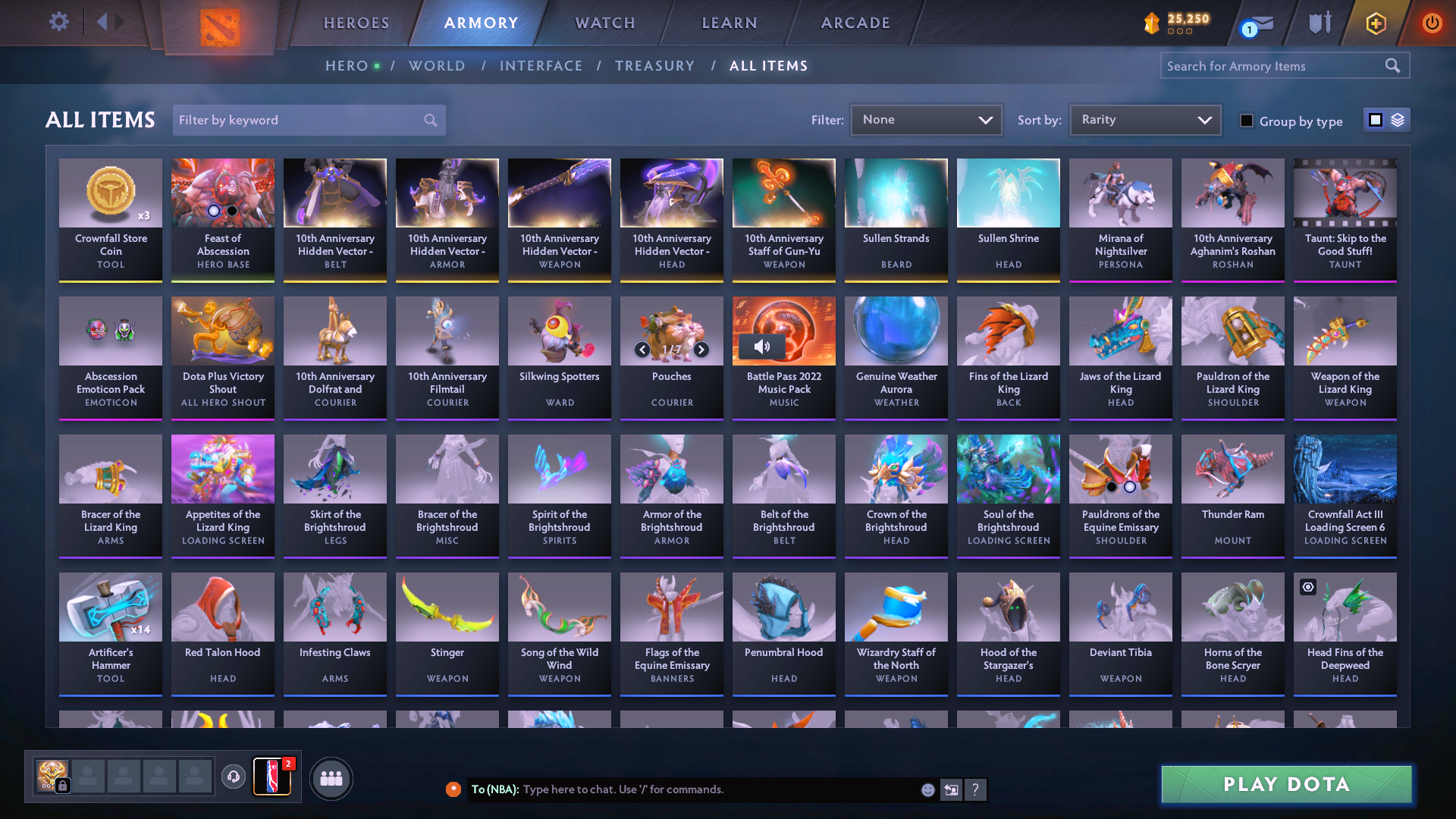Click the shield and sword loadout icon
The image size is (1456, 819).
click(x=1319, y=23)
